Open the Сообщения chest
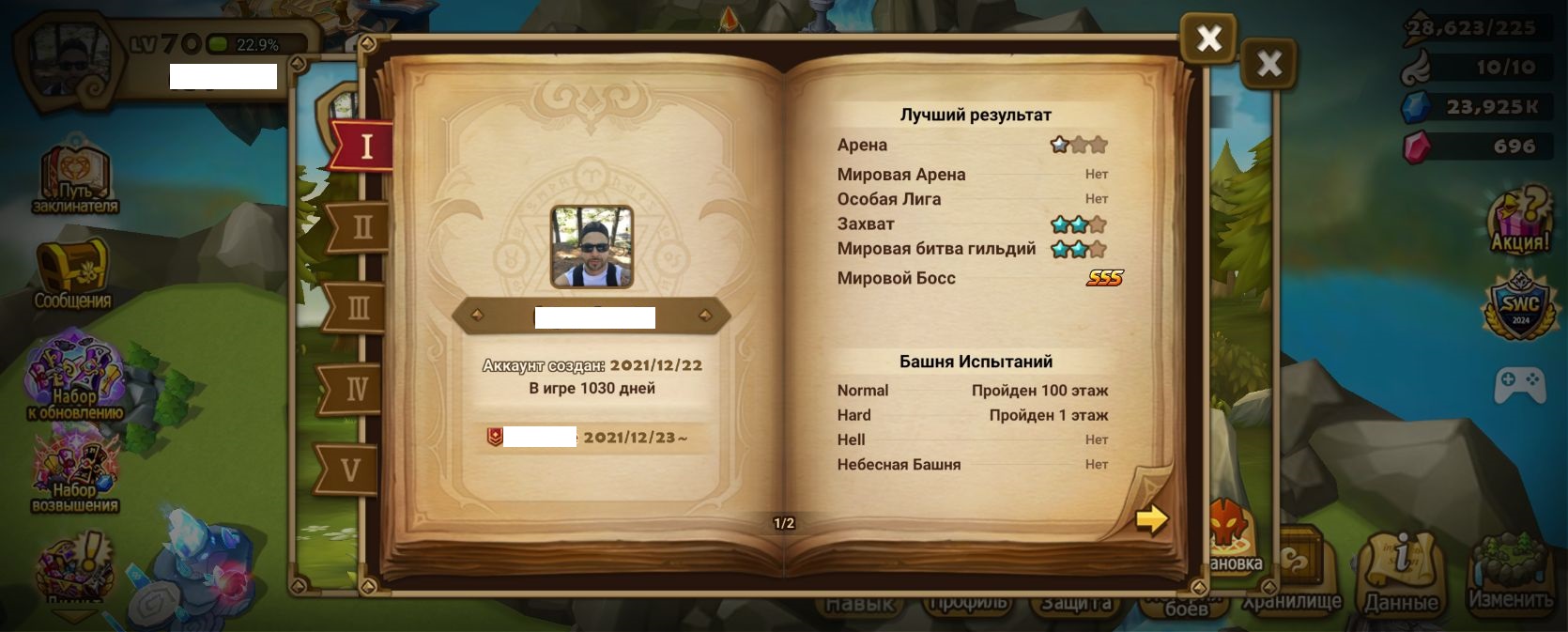Image resolution: width=1568 pixels, height=632 pixels. 72,273
